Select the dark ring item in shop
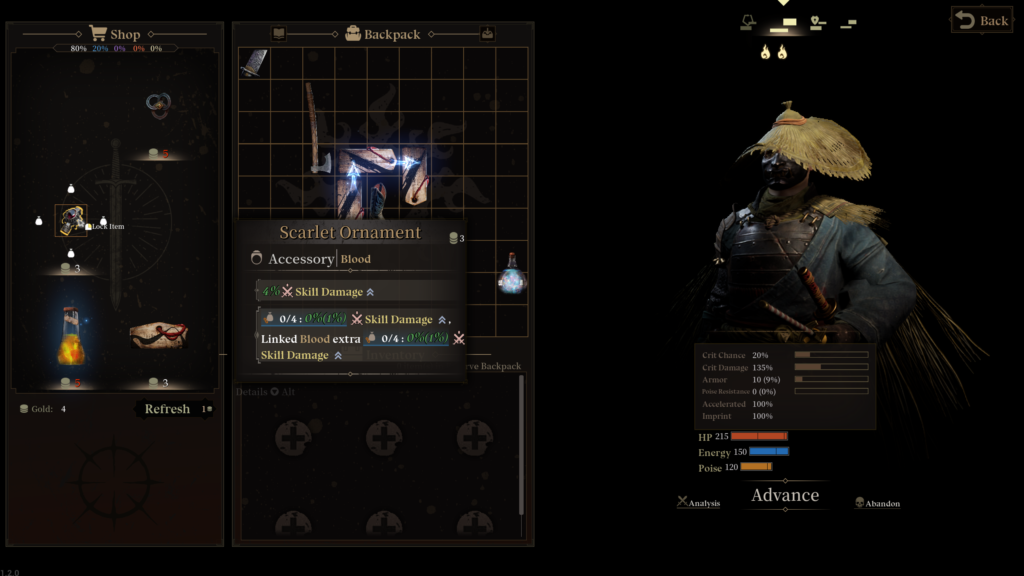 pyautogui.click(x=158, y=105)
